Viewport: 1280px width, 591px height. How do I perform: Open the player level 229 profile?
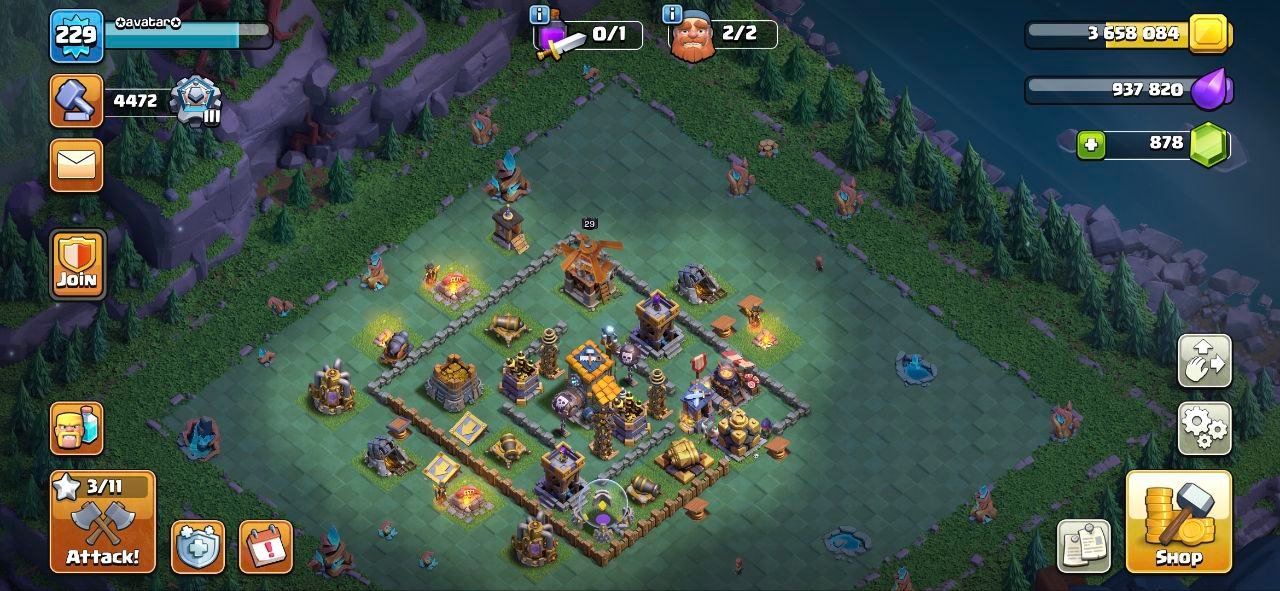76,36
